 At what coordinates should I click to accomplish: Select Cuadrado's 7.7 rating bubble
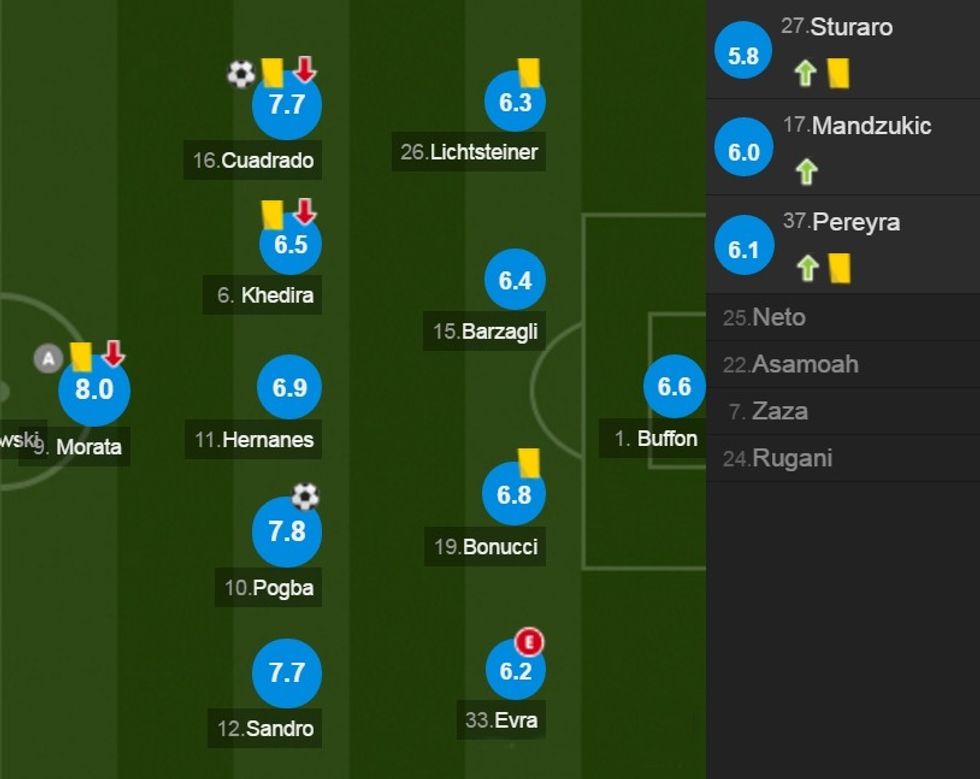(x=287, y=105)
